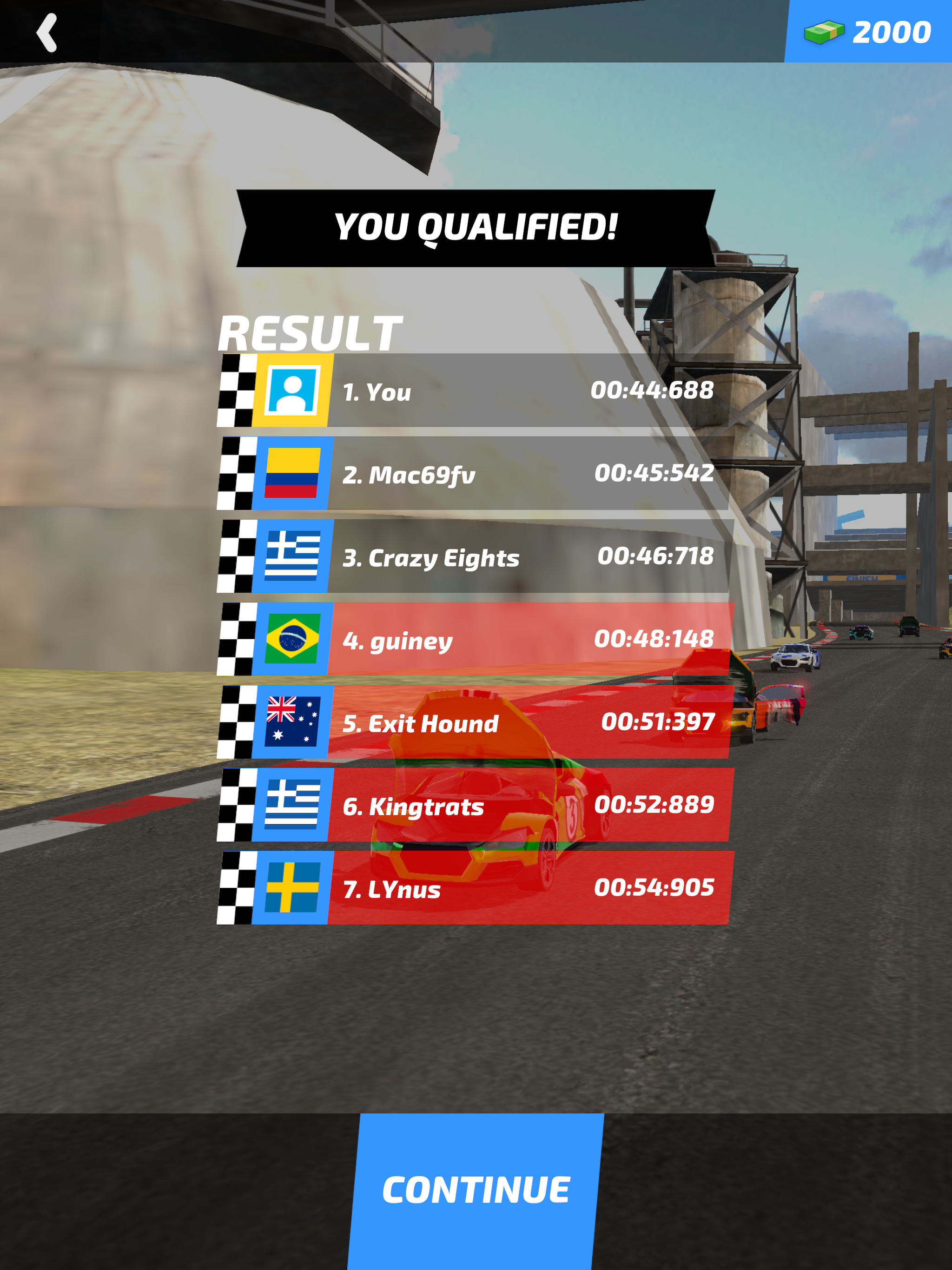Click the RESULT heading text
This screenshot has height=1270, width=952.
pos(310,332)
